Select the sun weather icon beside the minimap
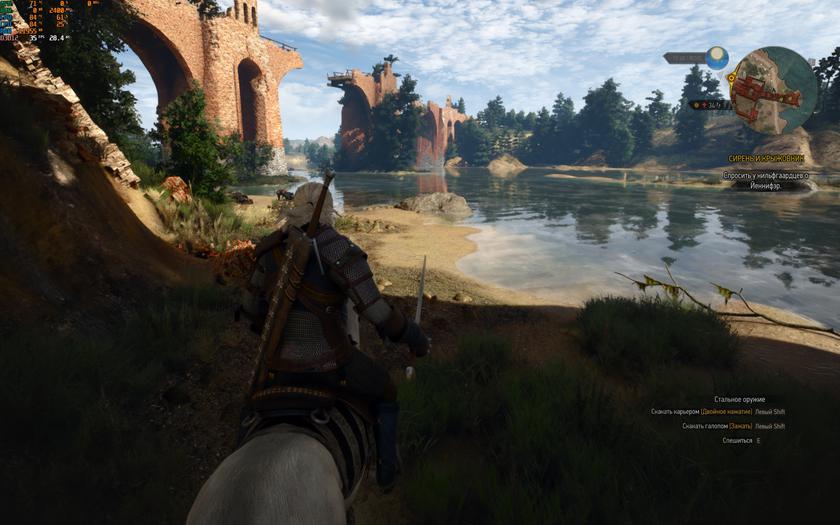This screenshot has width=840, height=525. pos(717,57)
